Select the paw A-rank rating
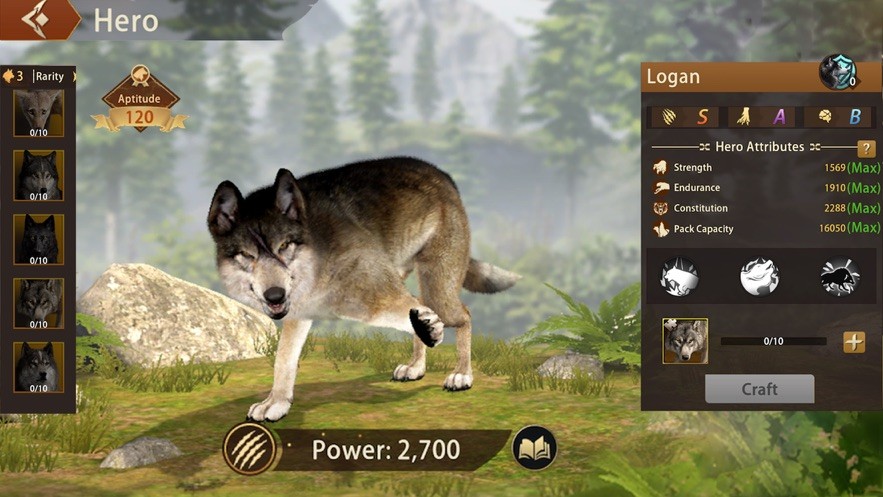 coord(760,117)
